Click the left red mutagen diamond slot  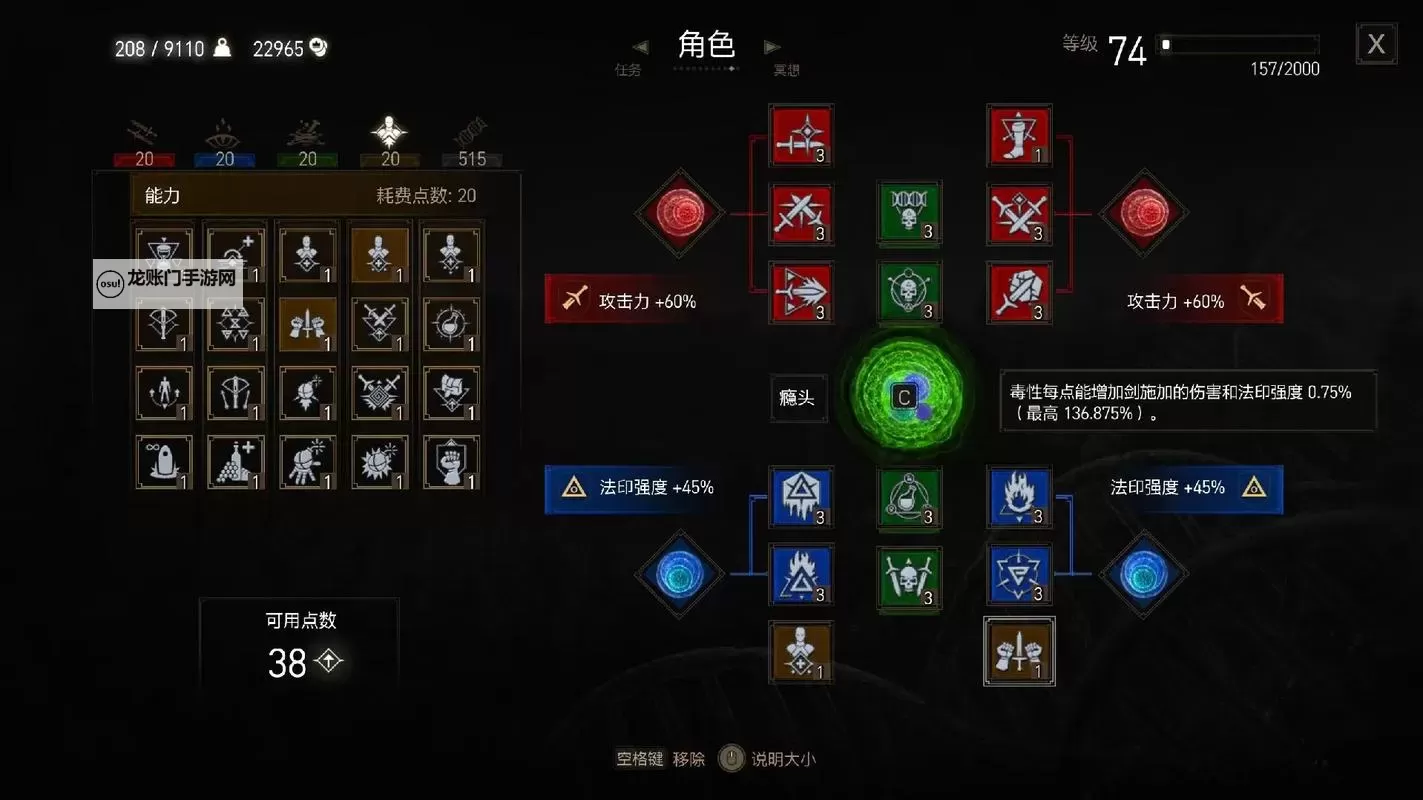(x=680, y=214)
